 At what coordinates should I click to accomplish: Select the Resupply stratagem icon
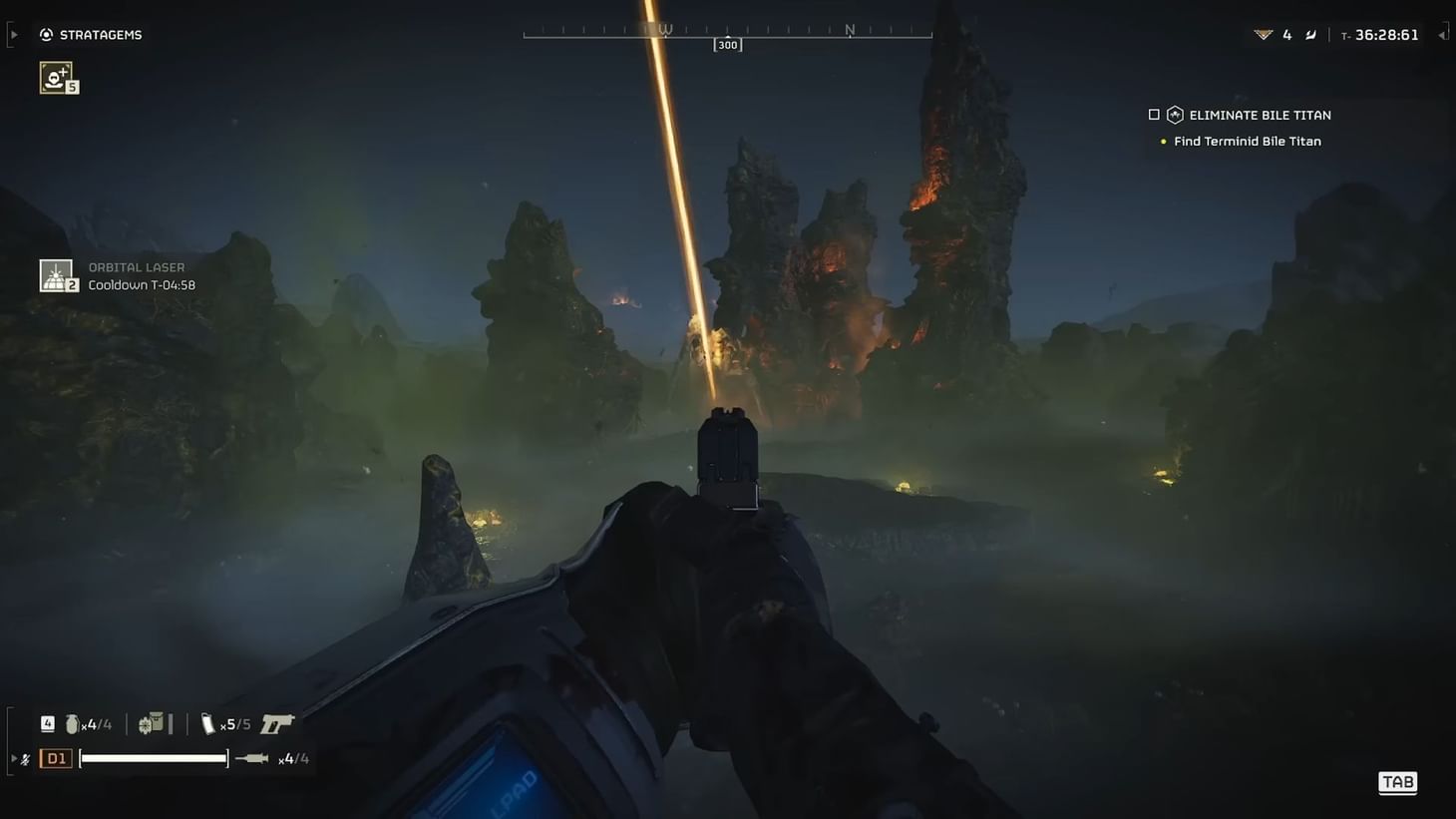[x=54, y=77]
